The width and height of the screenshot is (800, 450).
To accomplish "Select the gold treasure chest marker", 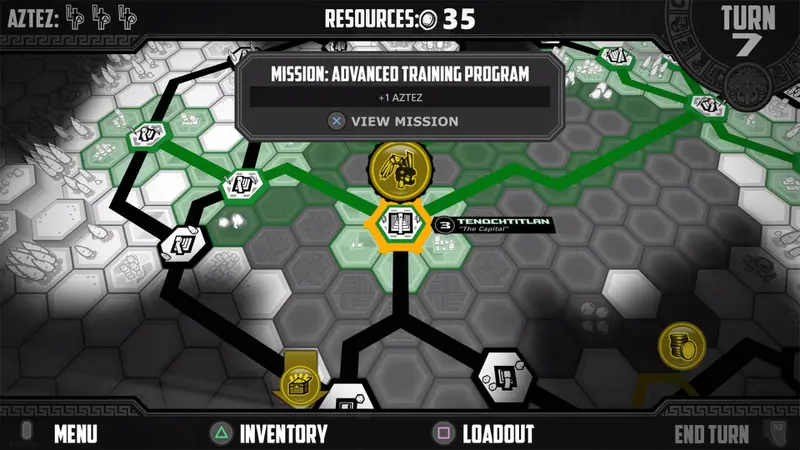I will tap(300, 379).
